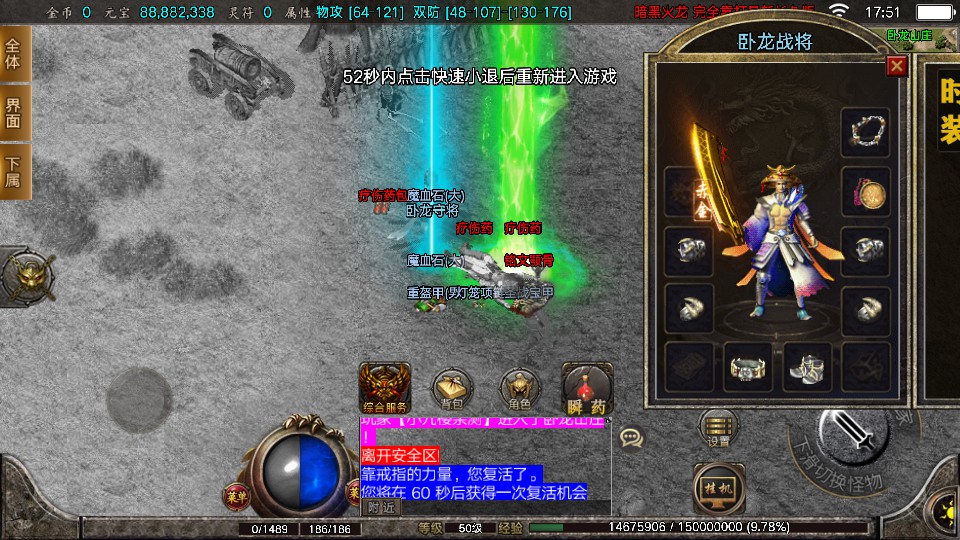Close the 卧龙战将 equipment panel
Screen dimensions: 960x540
[897, 66]
